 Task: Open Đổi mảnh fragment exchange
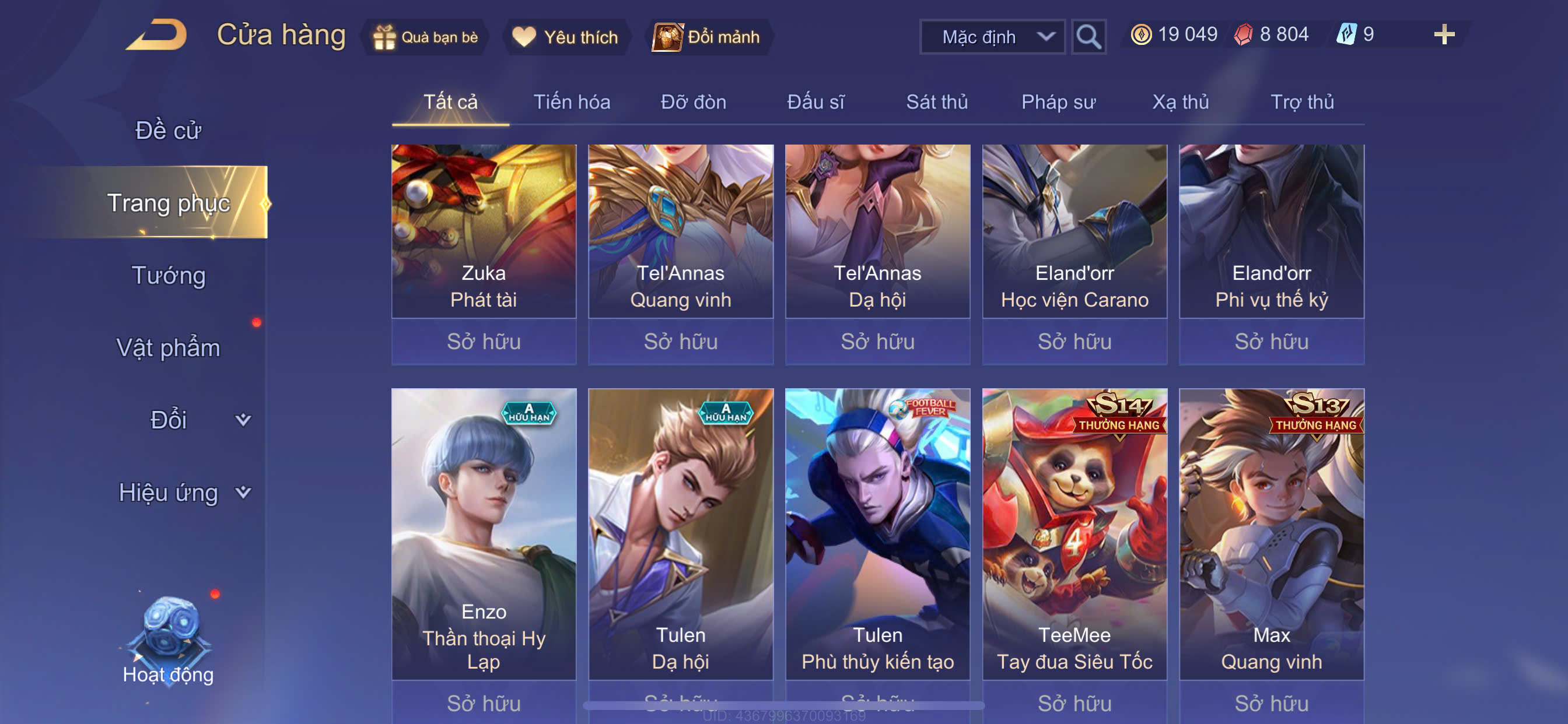(x=708, y=37)
